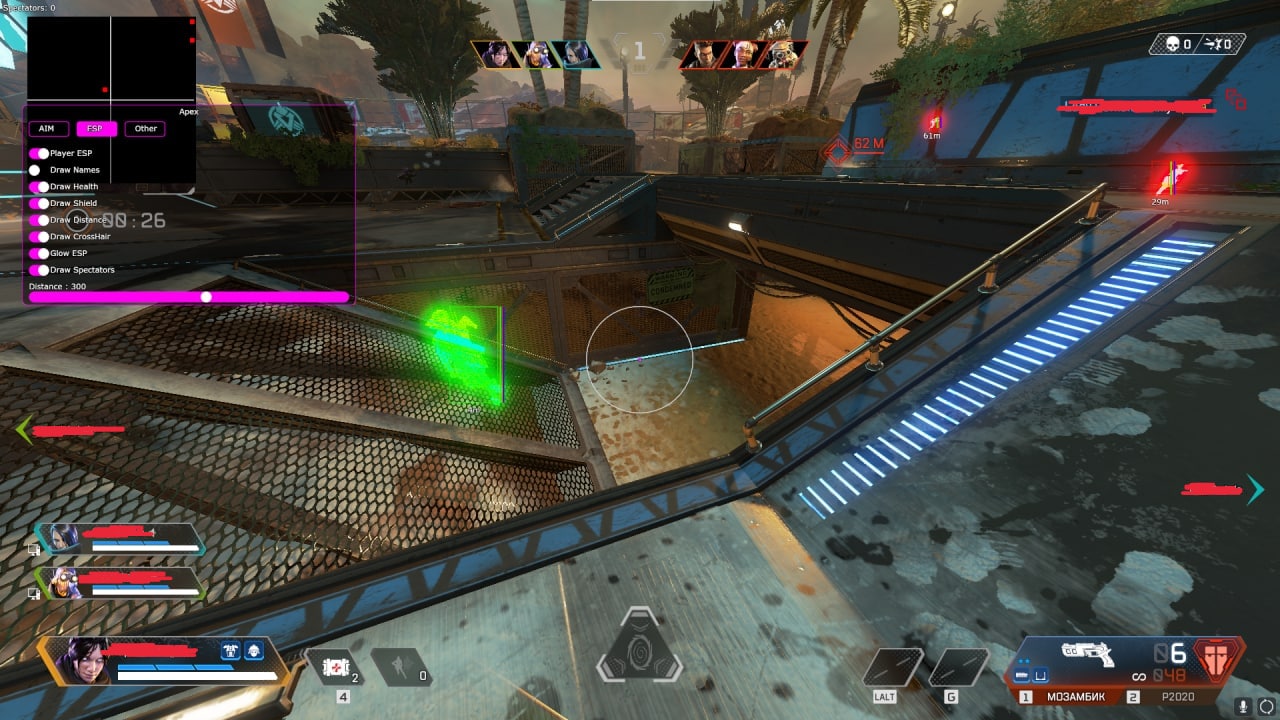Click the circular icon next to the microphone
Viewport: 1280px width, 720px height.
point(1266,705)
